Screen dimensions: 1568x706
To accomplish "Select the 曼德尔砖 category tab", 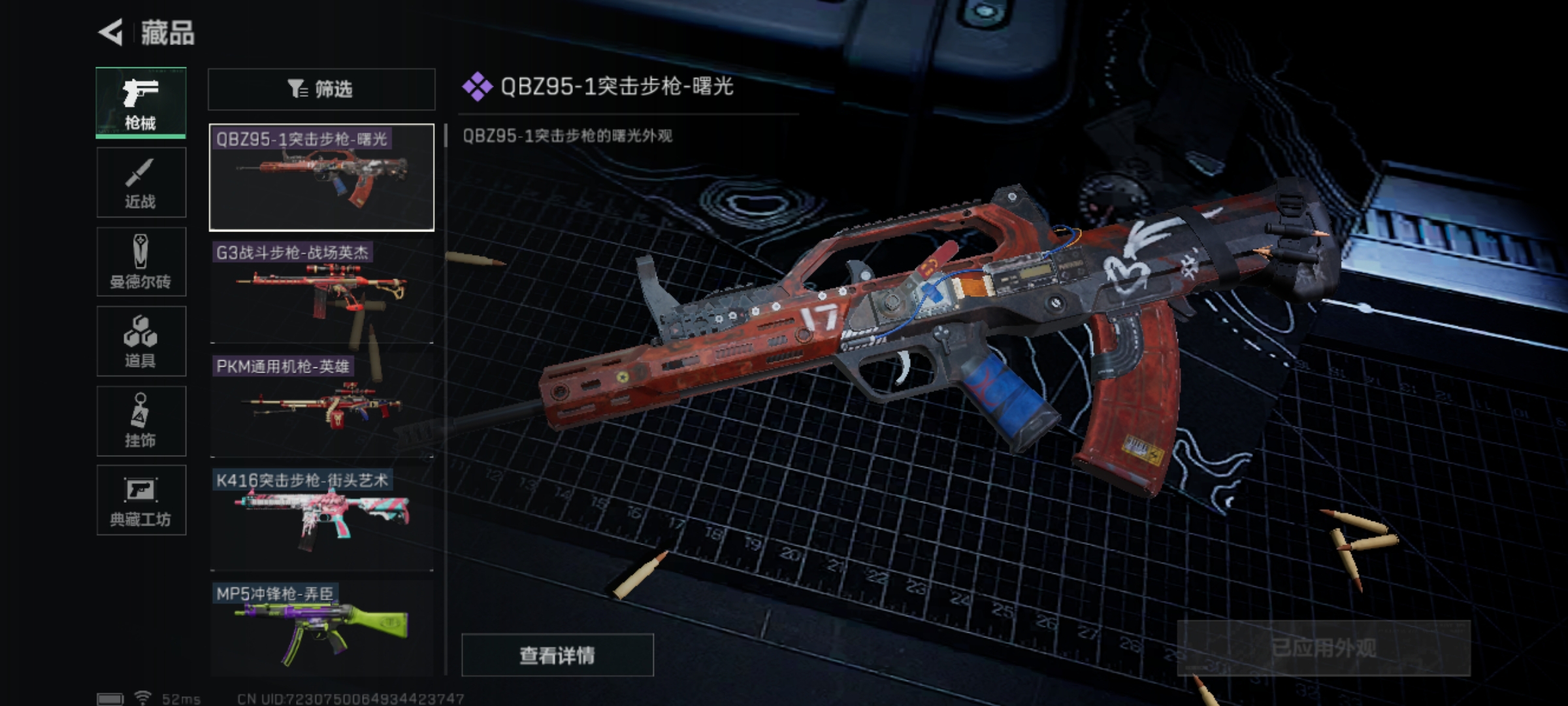I will tap(141, 262).
